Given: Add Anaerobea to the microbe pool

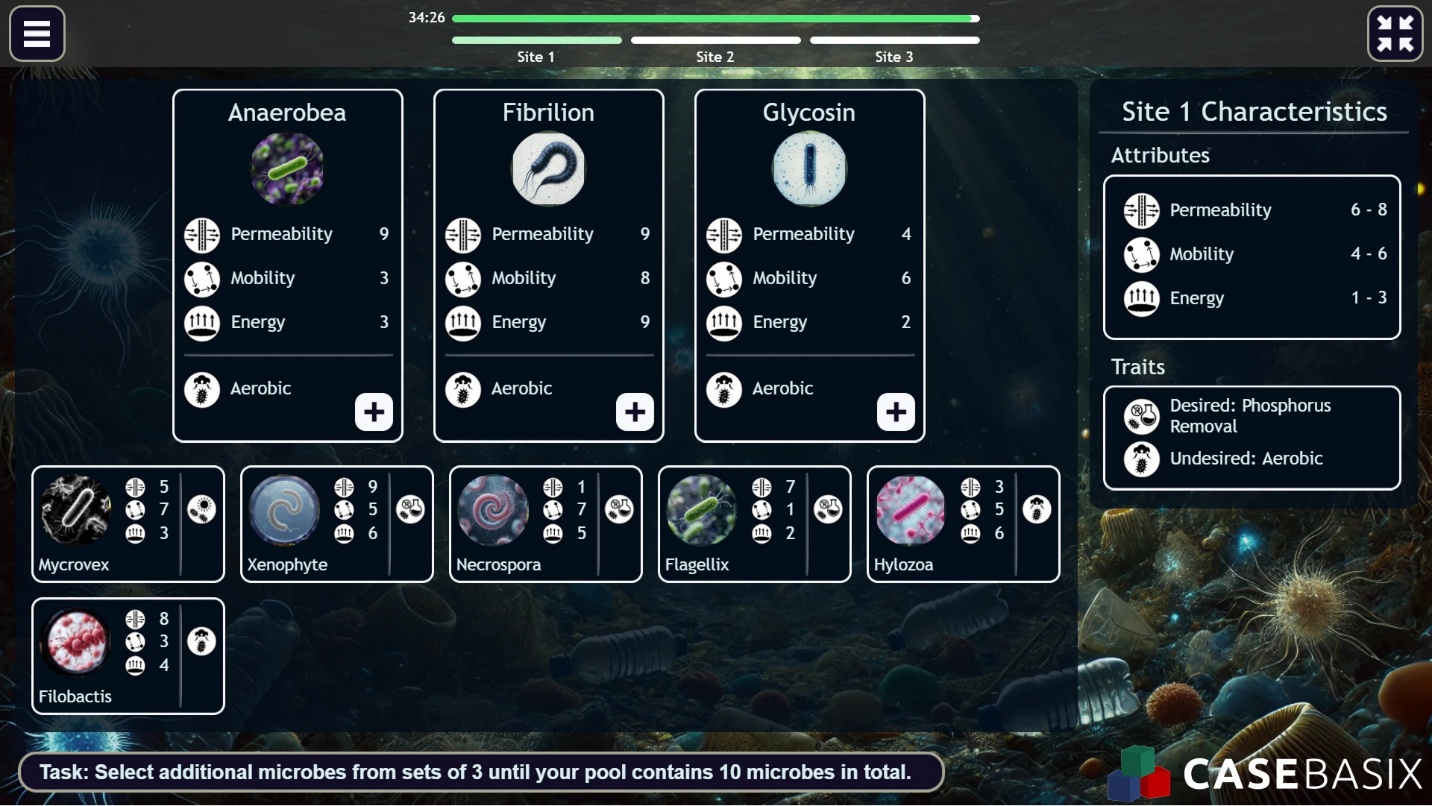Looking at the screenshot, I should 374,412.
